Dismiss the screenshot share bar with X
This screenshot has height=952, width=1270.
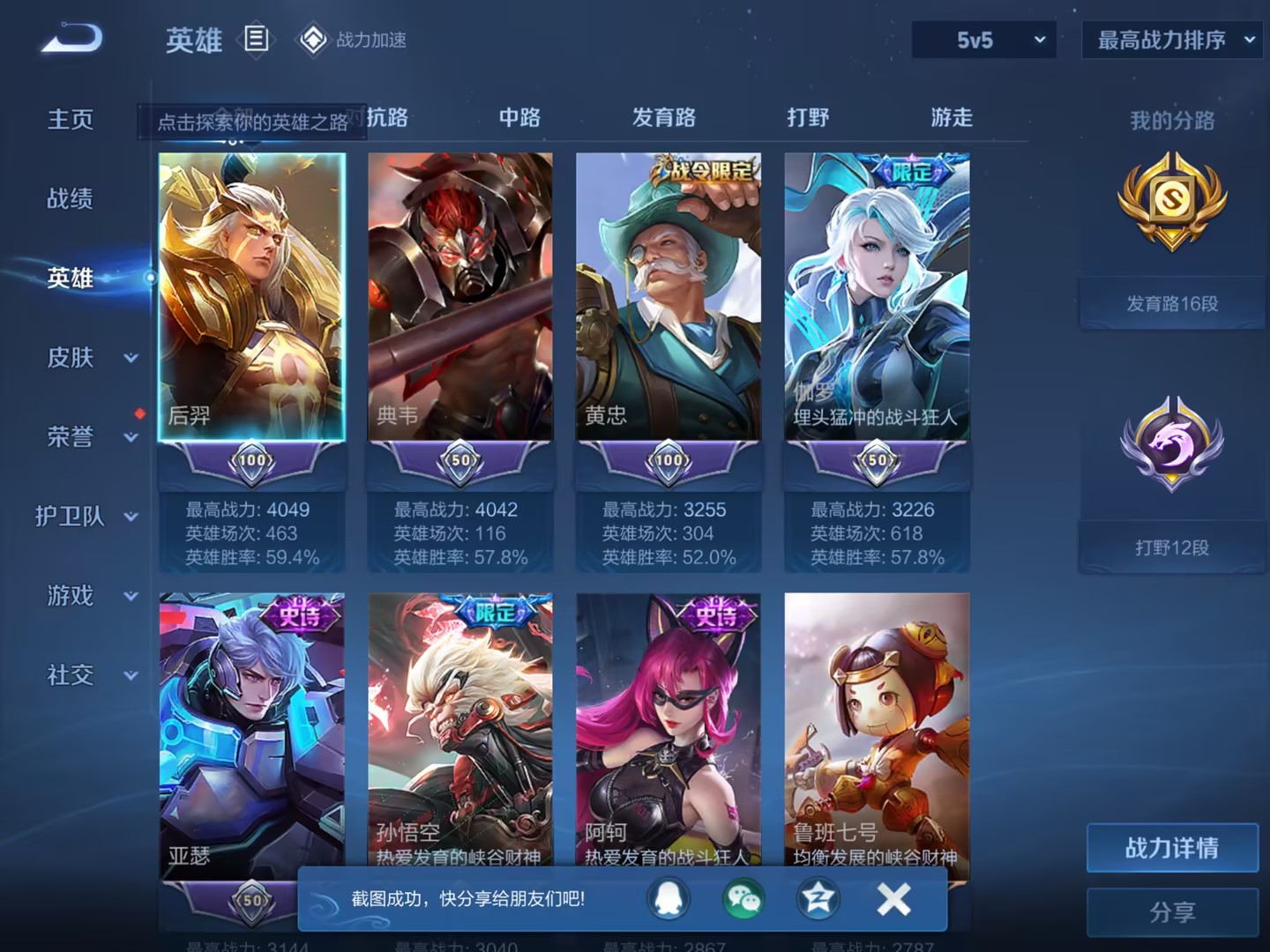893,900
